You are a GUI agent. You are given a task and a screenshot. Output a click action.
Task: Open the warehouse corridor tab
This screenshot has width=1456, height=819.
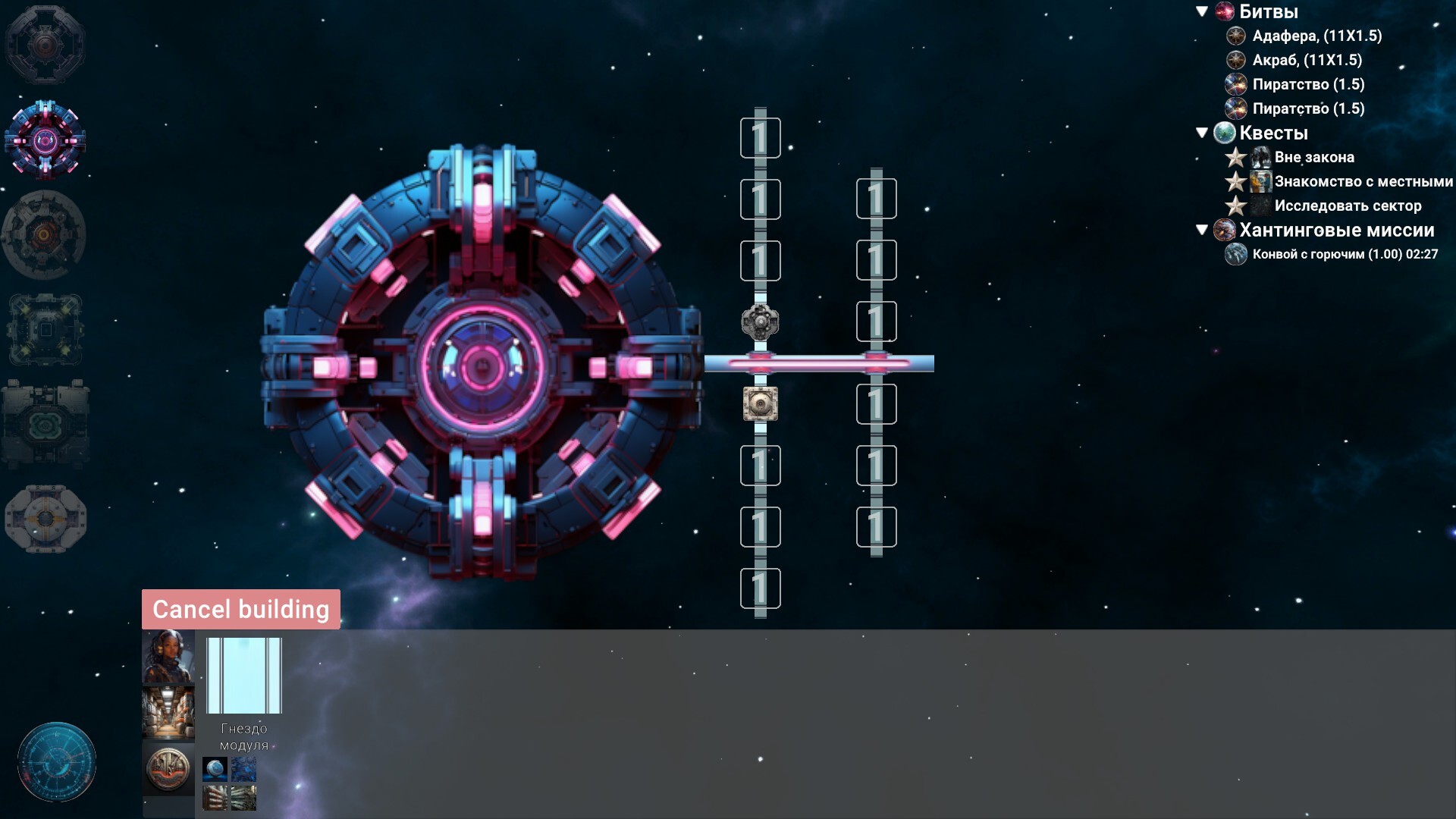click(x=168, y=712)
